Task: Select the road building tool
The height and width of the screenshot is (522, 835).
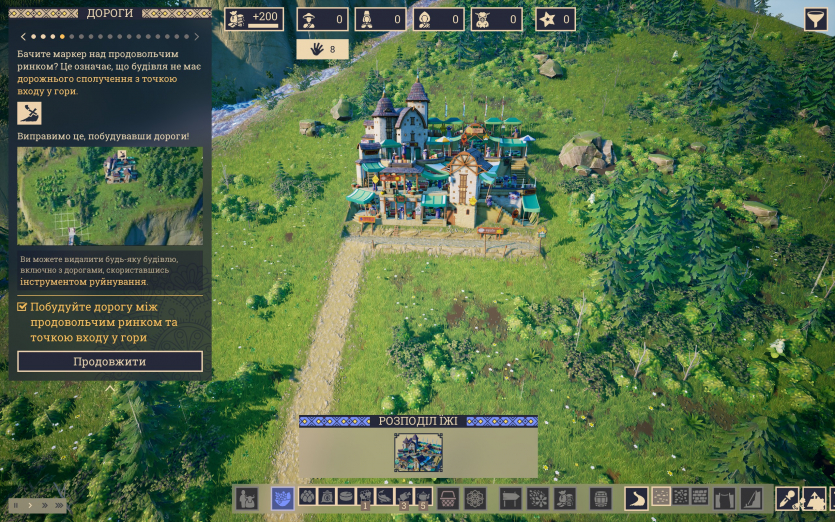Action: click(635, 497)
